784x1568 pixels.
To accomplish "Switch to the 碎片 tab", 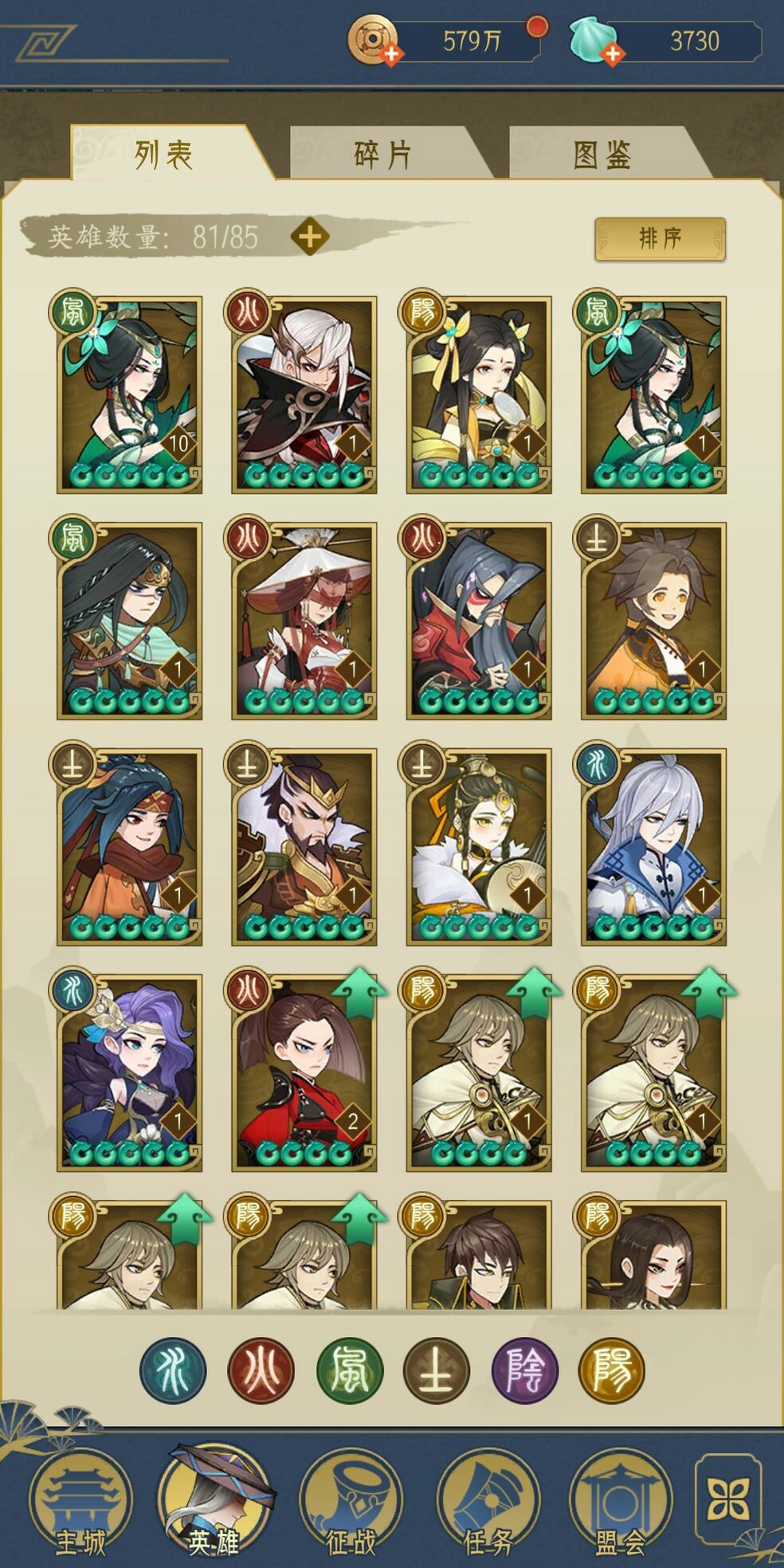I will 382,155.
